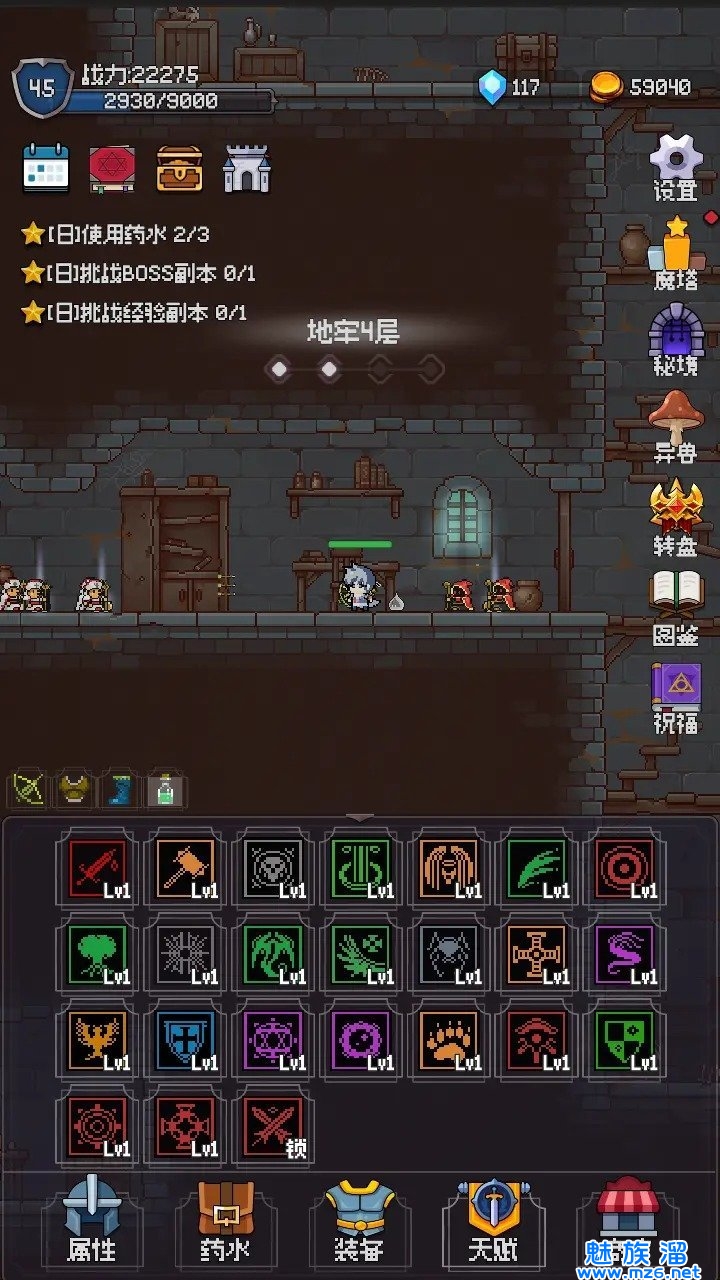The width and height of the screenshot is (720, 1280).
Task: Switch to the 属性 attributes tab
Action: [x=91, y=1220]
